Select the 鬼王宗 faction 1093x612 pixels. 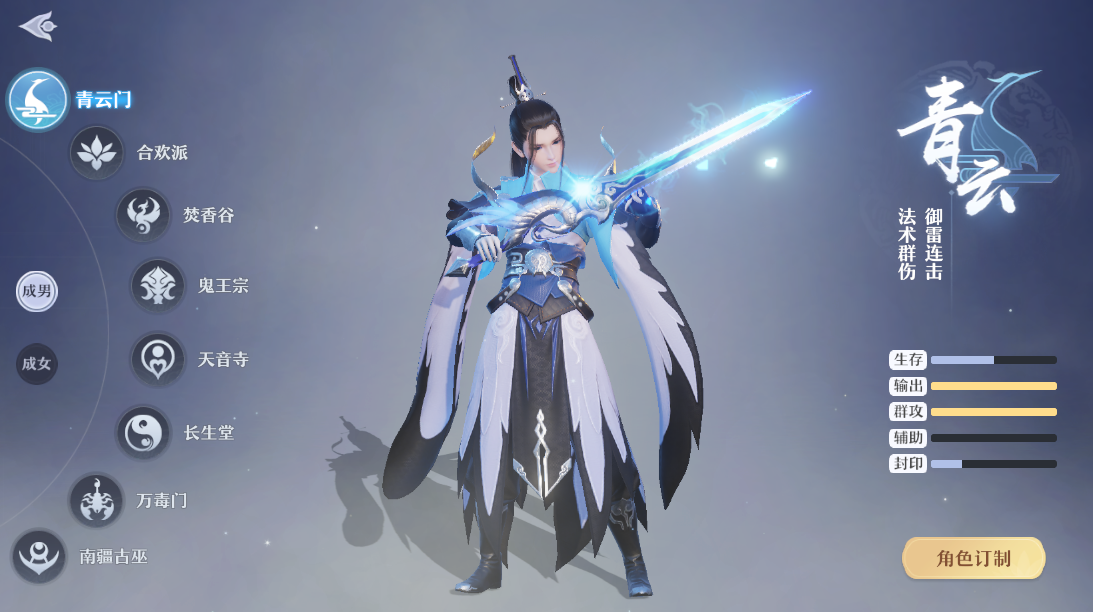click(x=158, y=286)
